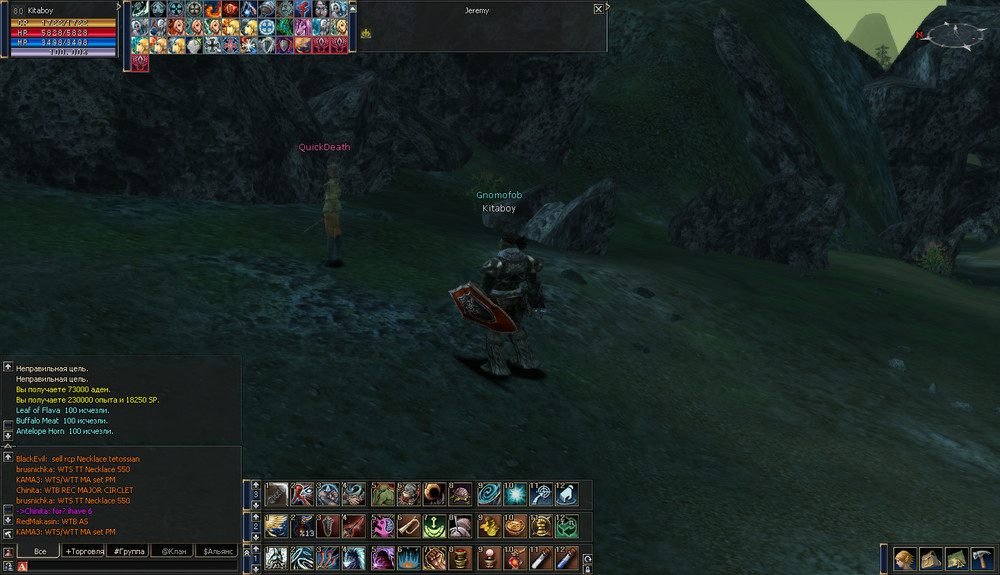Activate the green anchor symbol skill
The image size is (1000, 575).
tap(435, 526)
